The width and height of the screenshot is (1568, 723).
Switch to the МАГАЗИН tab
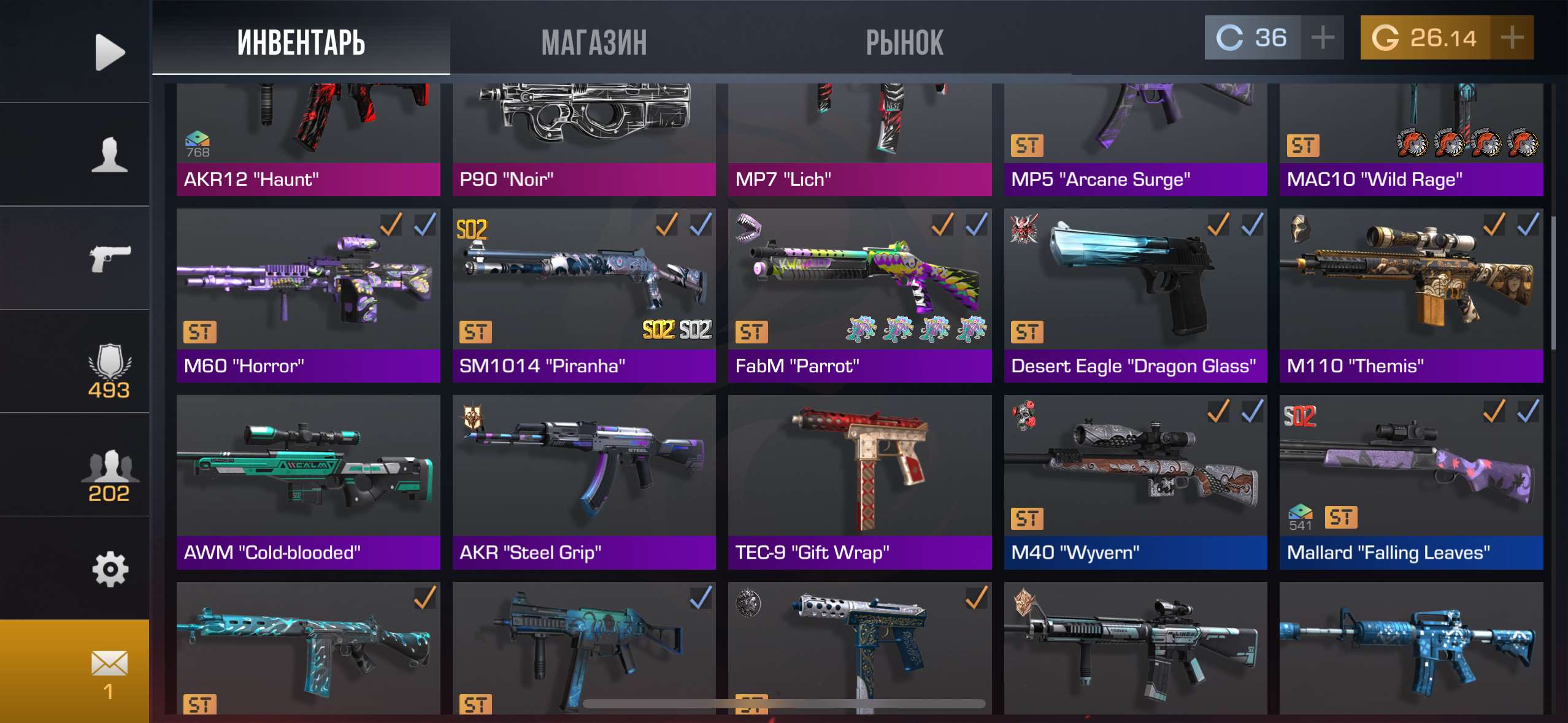coord(594,42)
